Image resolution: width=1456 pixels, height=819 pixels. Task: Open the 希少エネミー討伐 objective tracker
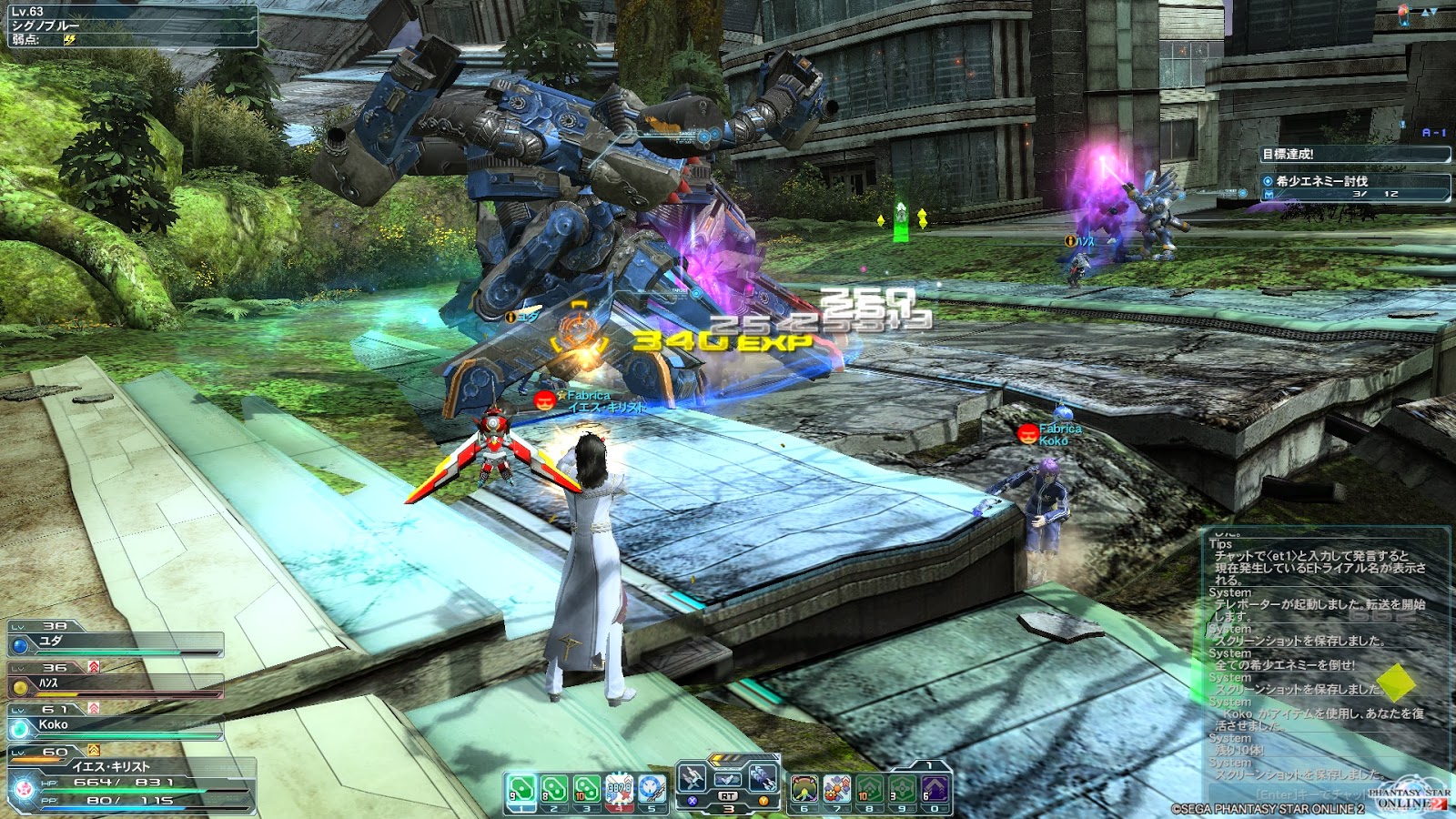pos(1354,186)
